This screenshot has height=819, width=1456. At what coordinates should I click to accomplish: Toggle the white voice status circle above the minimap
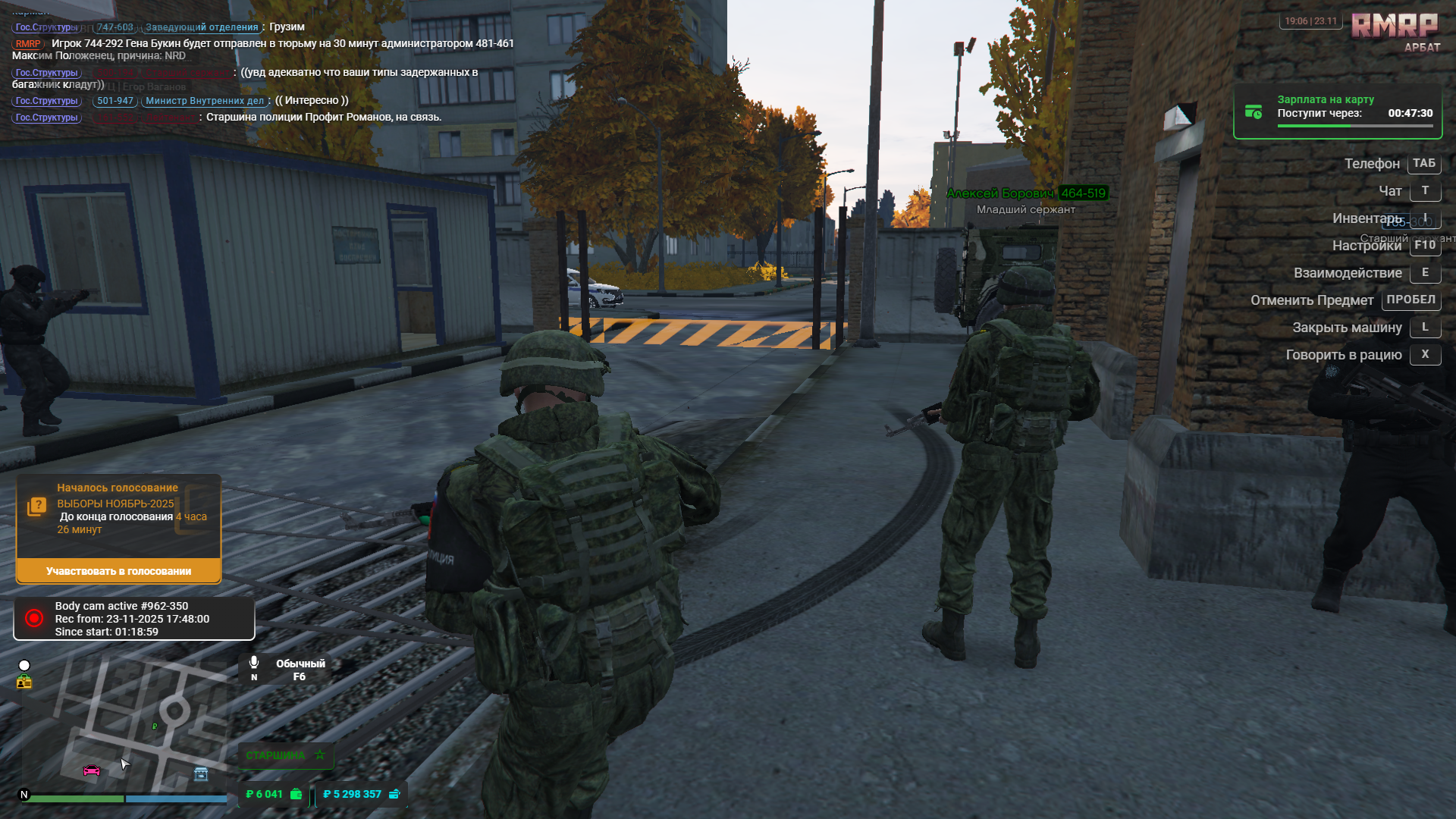pyautogui.click(x=25, y=664)
